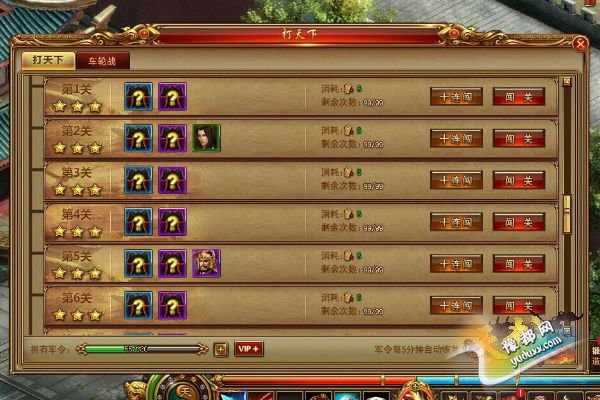Image resolution: width=600 pixels, height=400 pixels.
Task: Select the blue helmet reward in 第1关
Action: pos(138,96)
